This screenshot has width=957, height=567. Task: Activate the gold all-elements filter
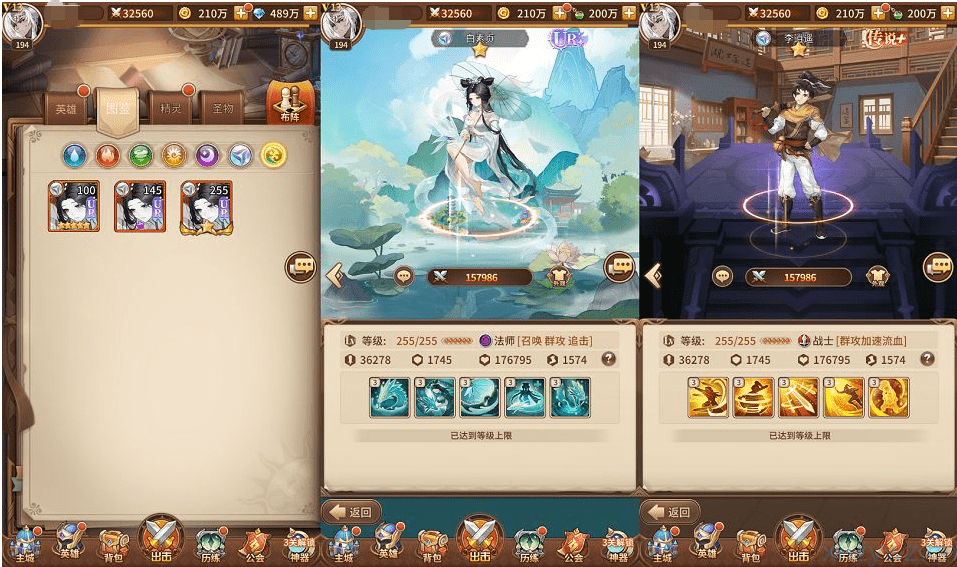tap(272, 154)
